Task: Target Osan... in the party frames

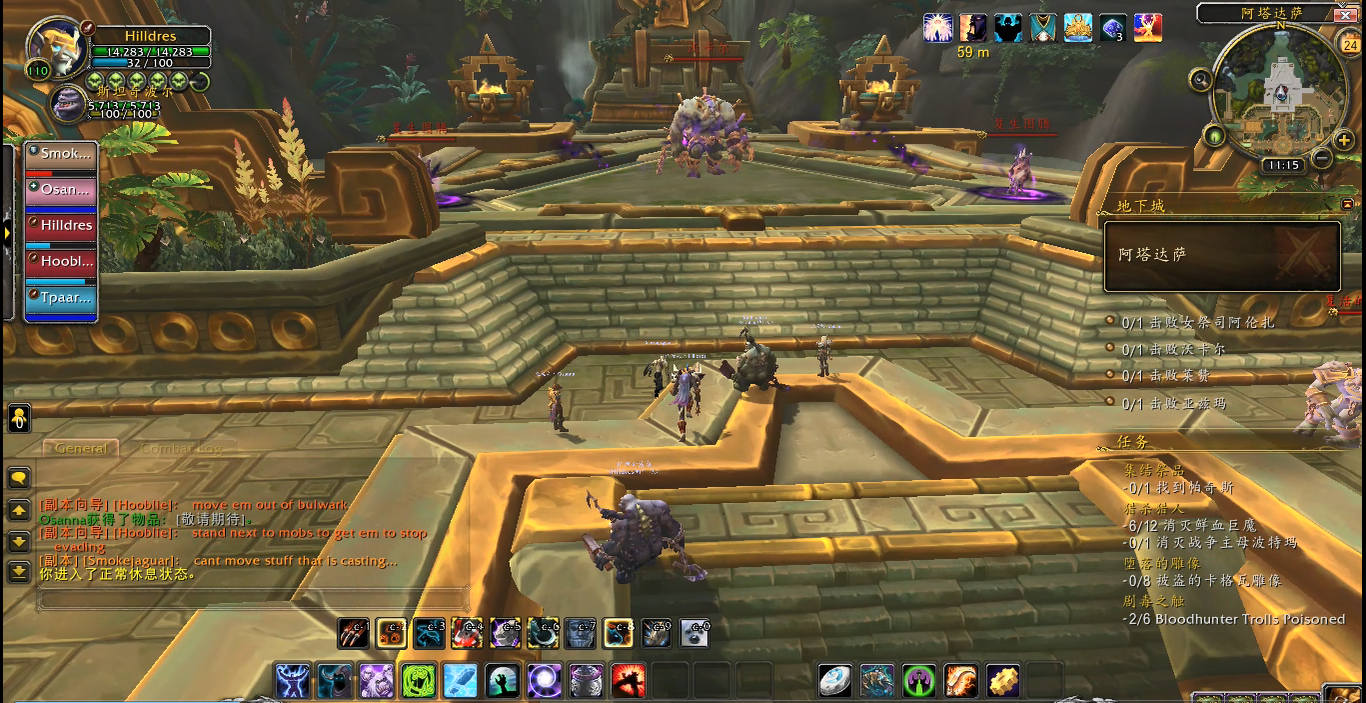Action: (x=61, y=190)
